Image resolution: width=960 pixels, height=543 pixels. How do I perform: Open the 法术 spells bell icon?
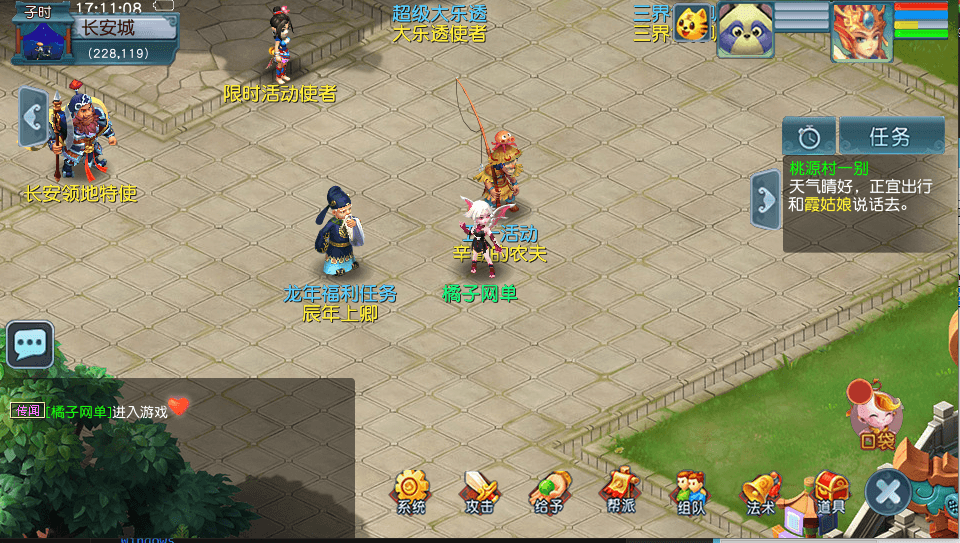pos(760,490)
